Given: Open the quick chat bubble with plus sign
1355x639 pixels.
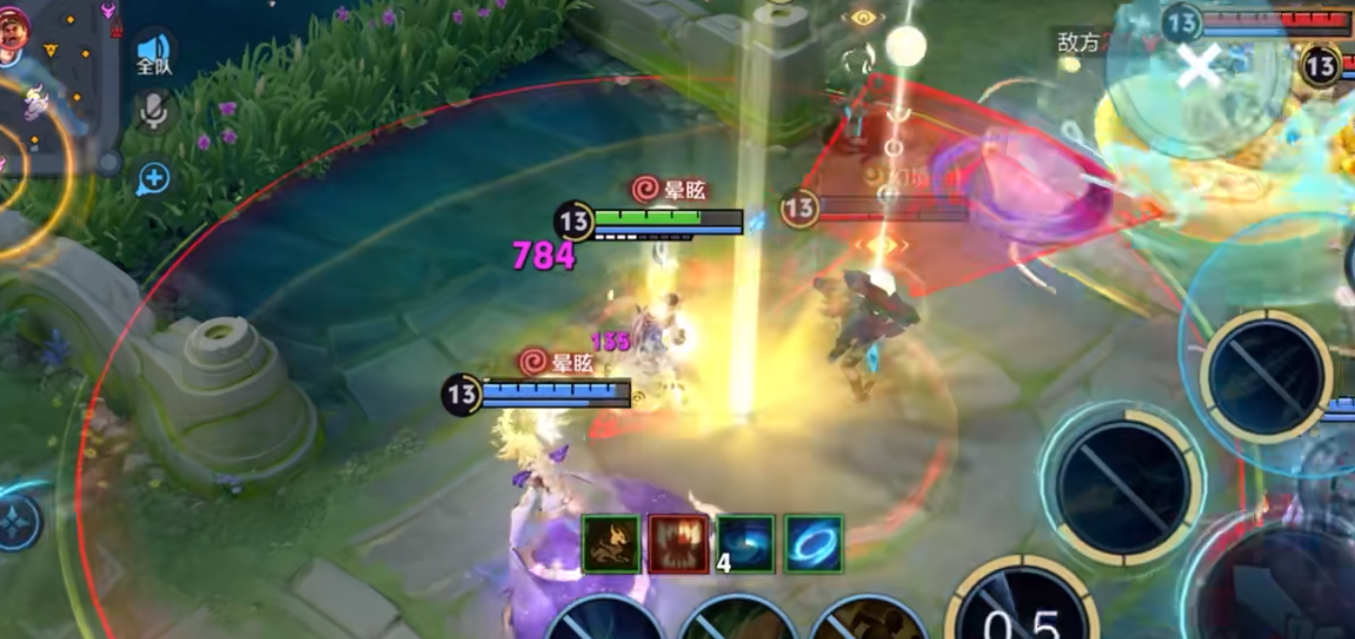Looking at the screenshot, I should tap(154, 179).
